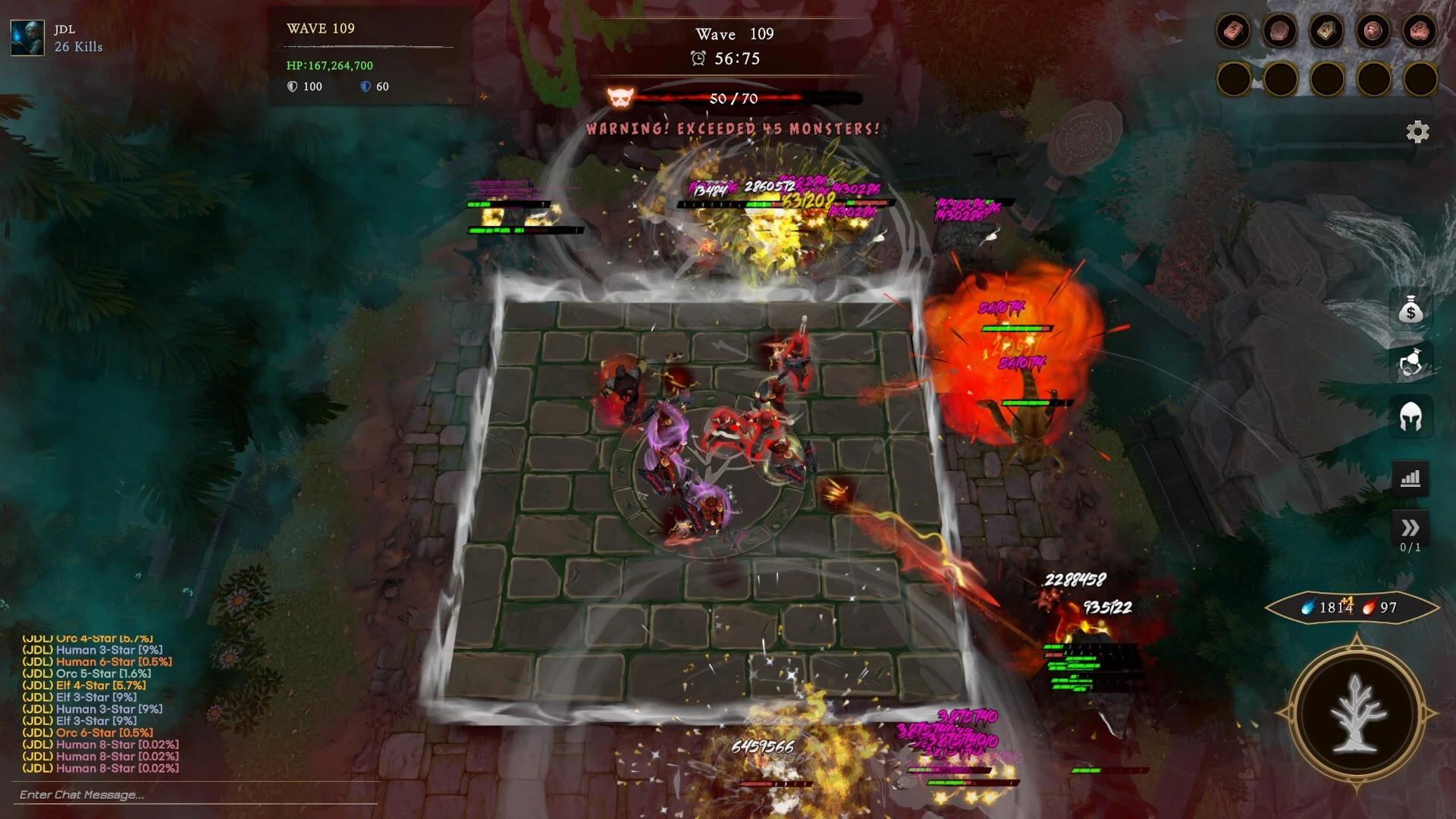Open the settings gear

(1417, 131)
